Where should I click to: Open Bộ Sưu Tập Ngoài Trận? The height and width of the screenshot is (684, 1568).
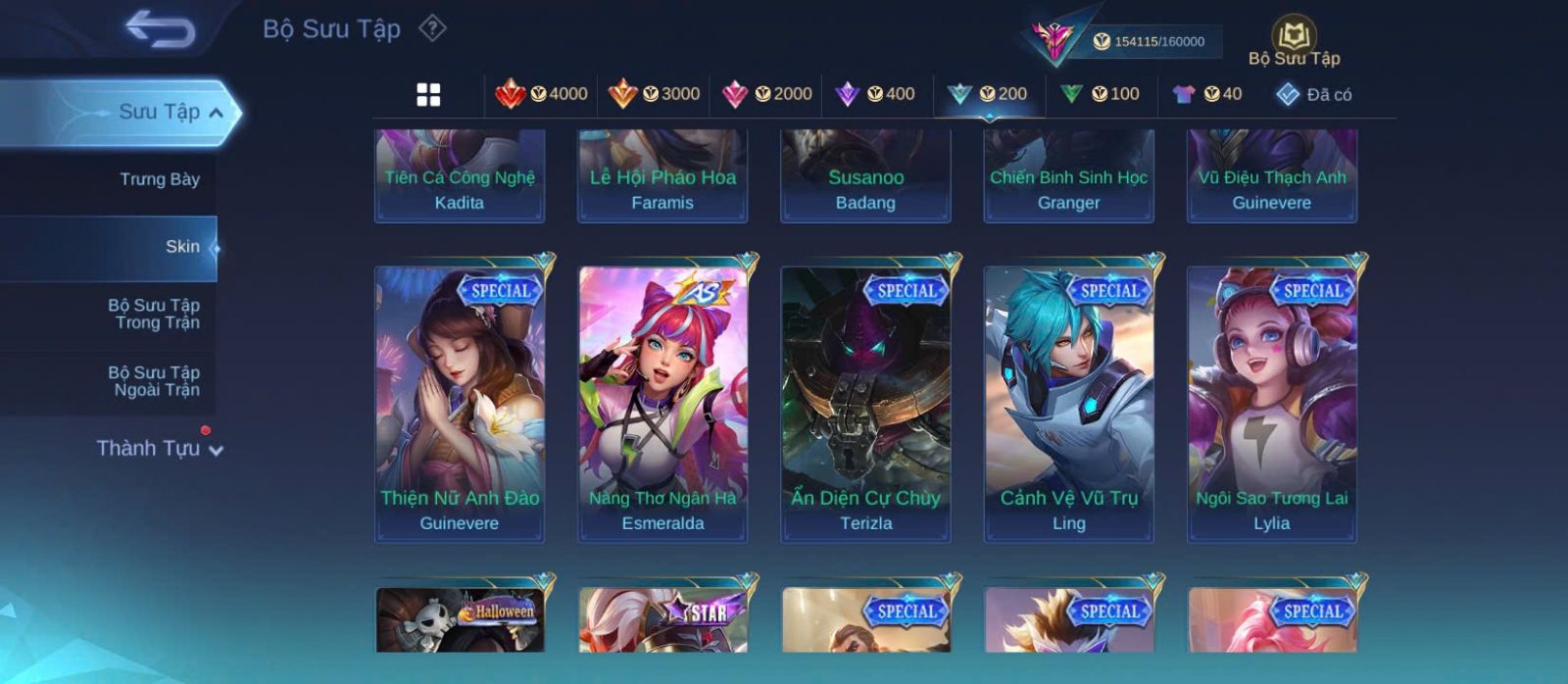pyautogui.click(x=154, y=381)
